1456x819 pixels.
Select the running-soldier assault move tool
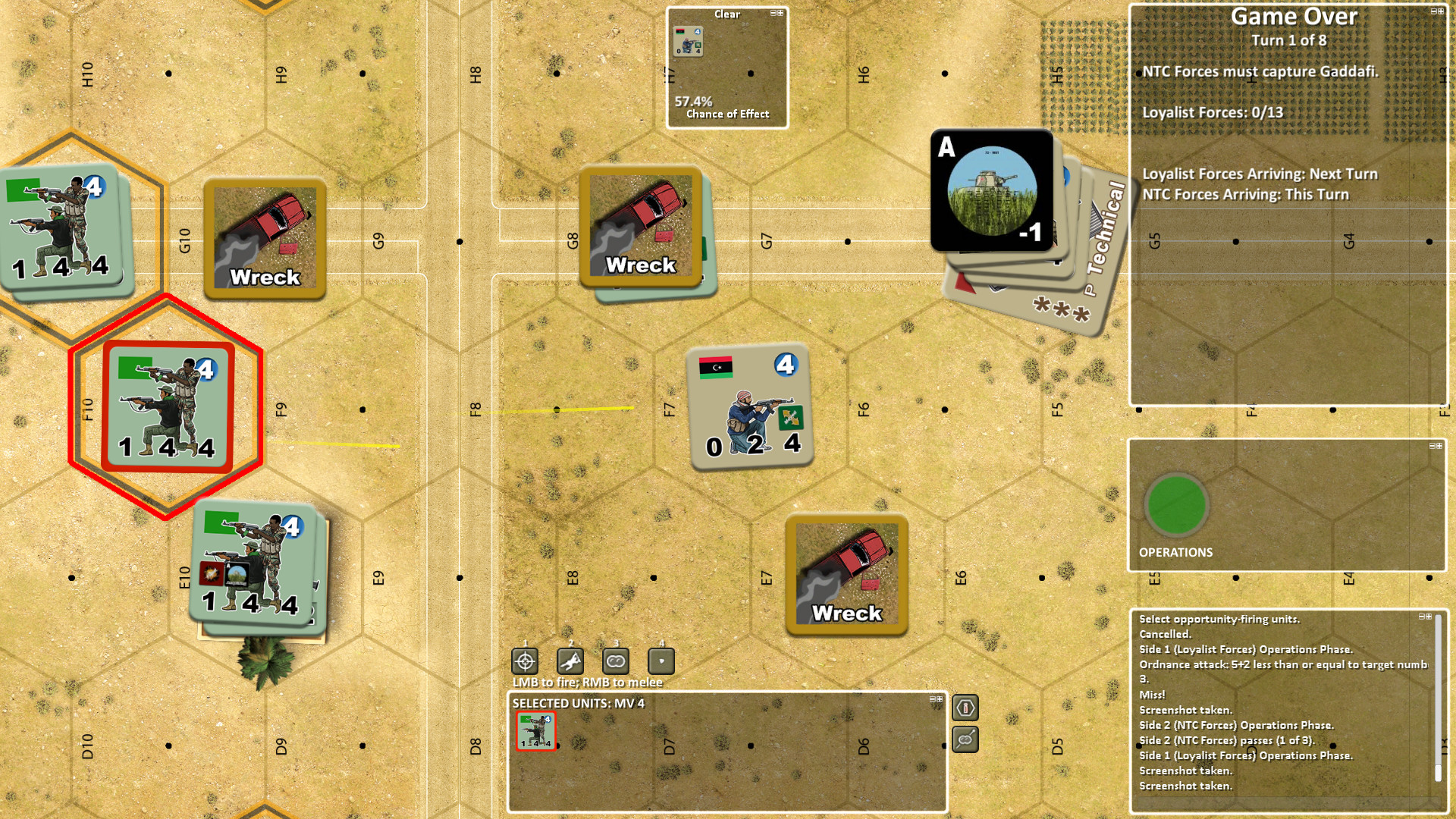[x=570, y=661]
